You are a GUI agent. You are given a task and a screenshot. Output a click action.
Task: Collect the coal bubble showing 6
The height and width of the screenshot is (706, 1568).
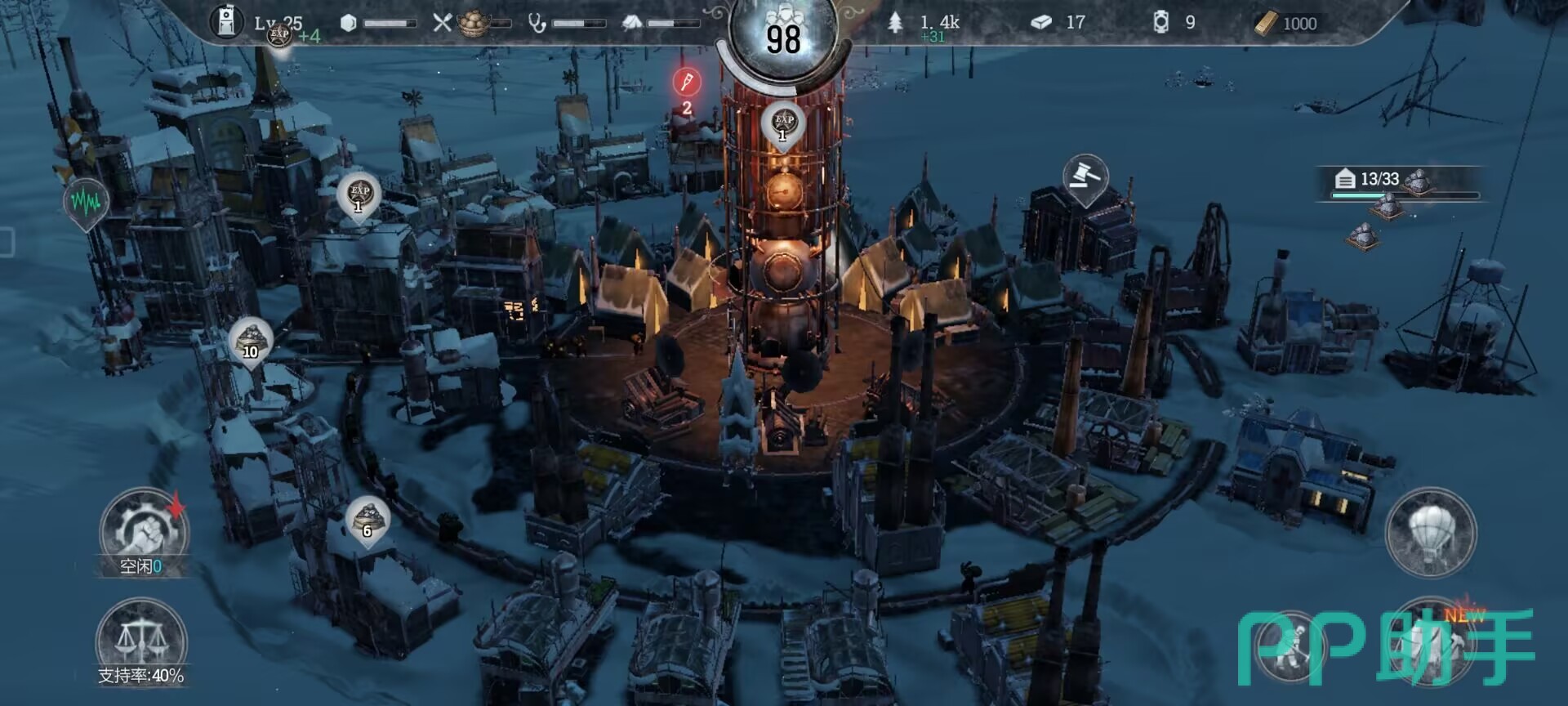pyautogui.click(x=367, y=519)
